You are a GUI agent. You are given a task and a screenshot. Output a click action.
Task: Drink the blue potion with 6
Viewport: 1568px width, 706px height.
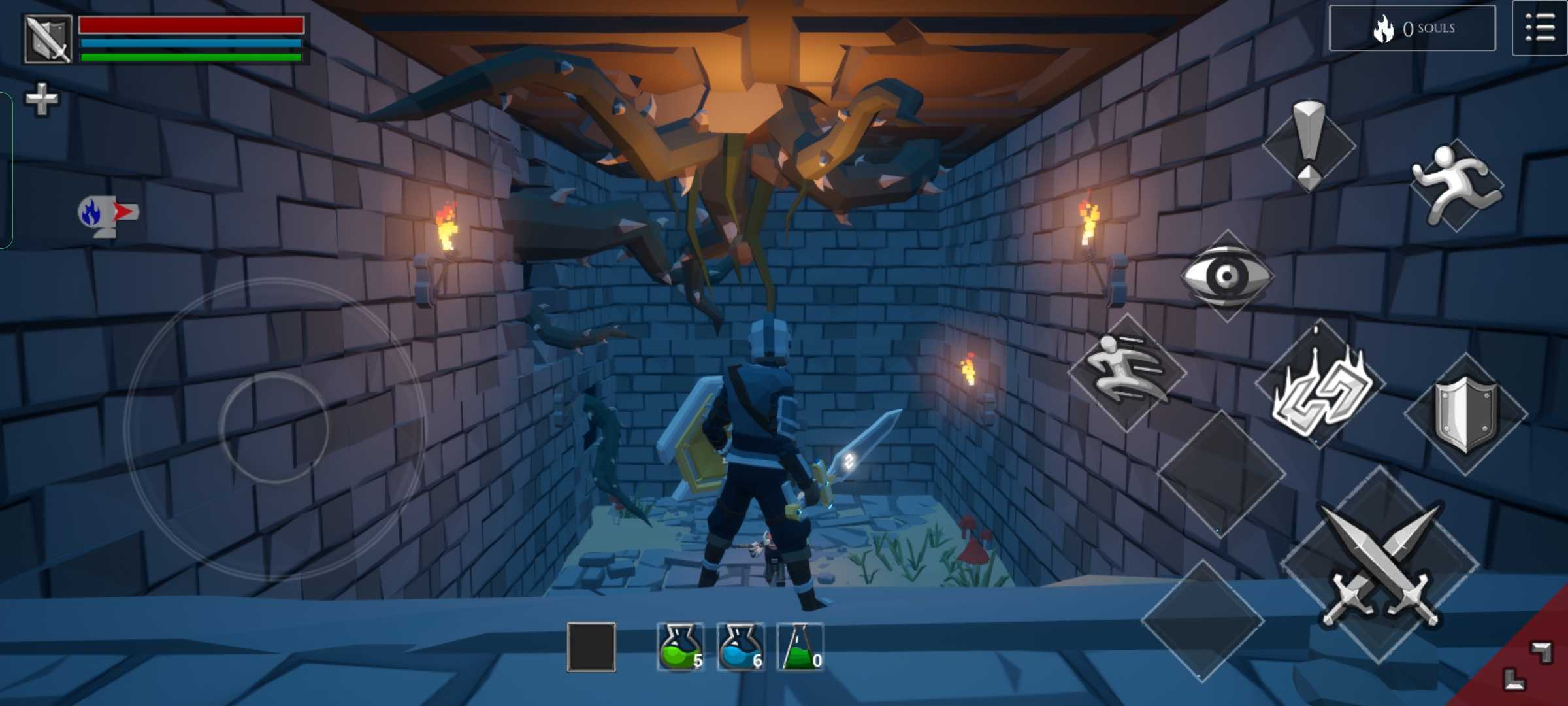(740, 647)
